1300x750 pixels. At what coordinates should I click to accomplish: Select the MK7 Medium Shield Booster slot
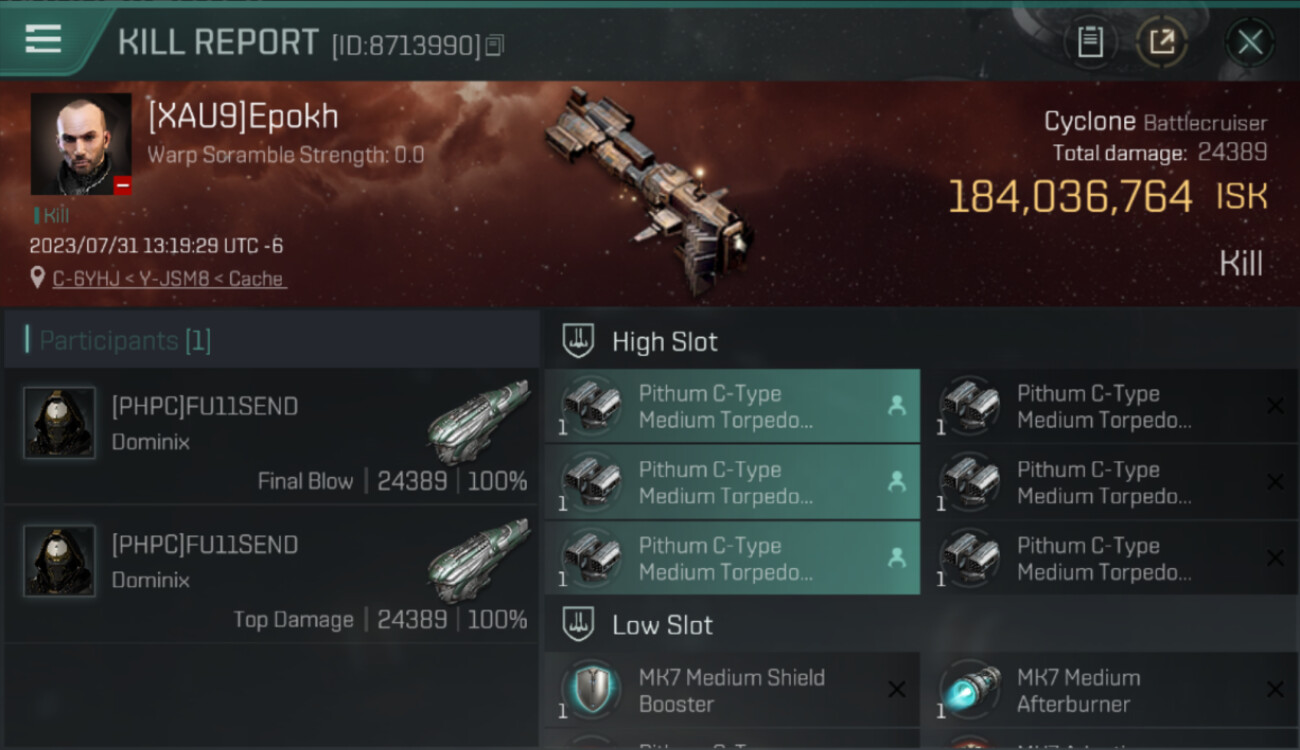point(731,690)
